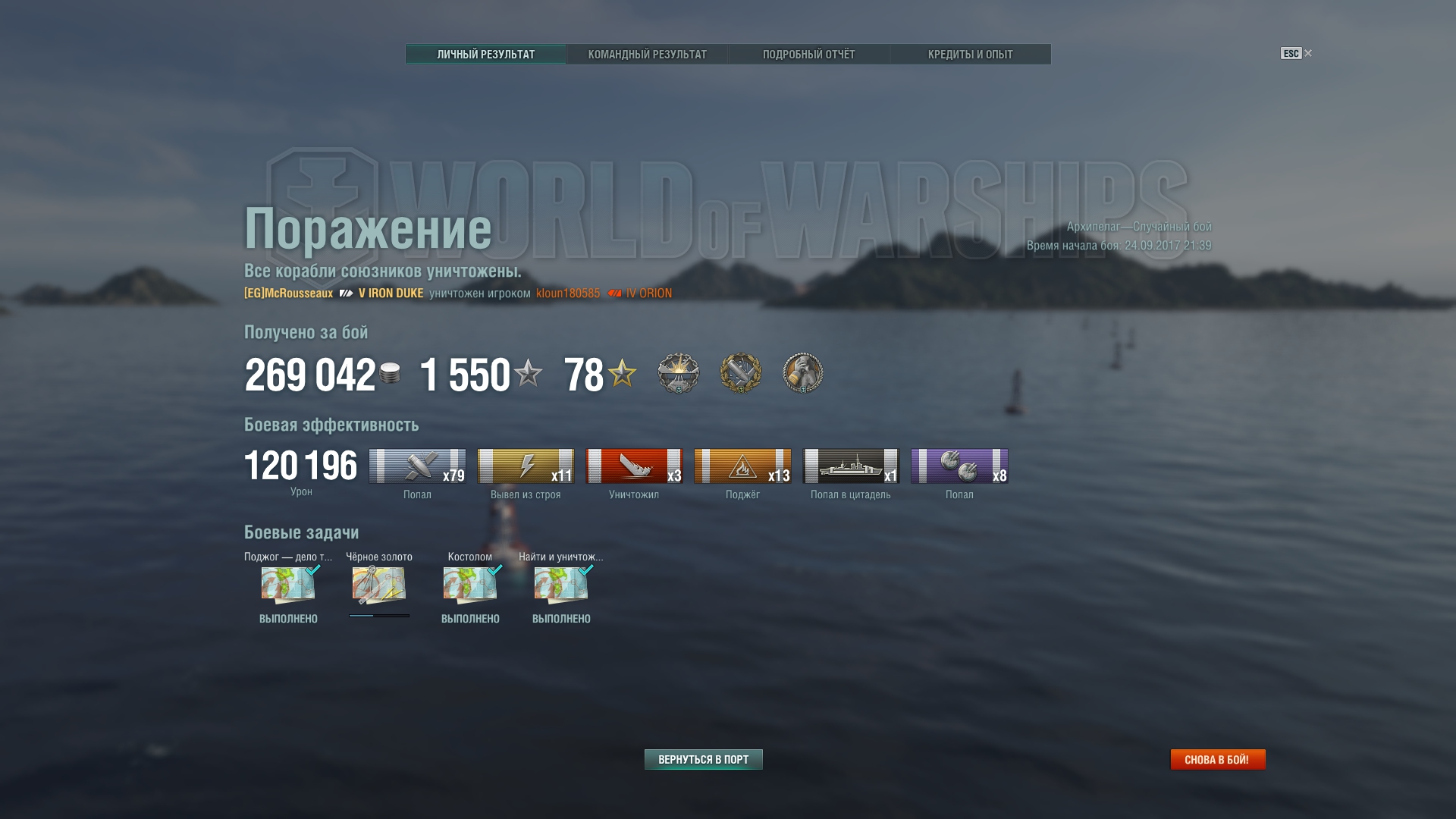View the achievement medal showing a gloved fist
The height and width of the screenshot is (819, 1456).
[x=802, y=373]
